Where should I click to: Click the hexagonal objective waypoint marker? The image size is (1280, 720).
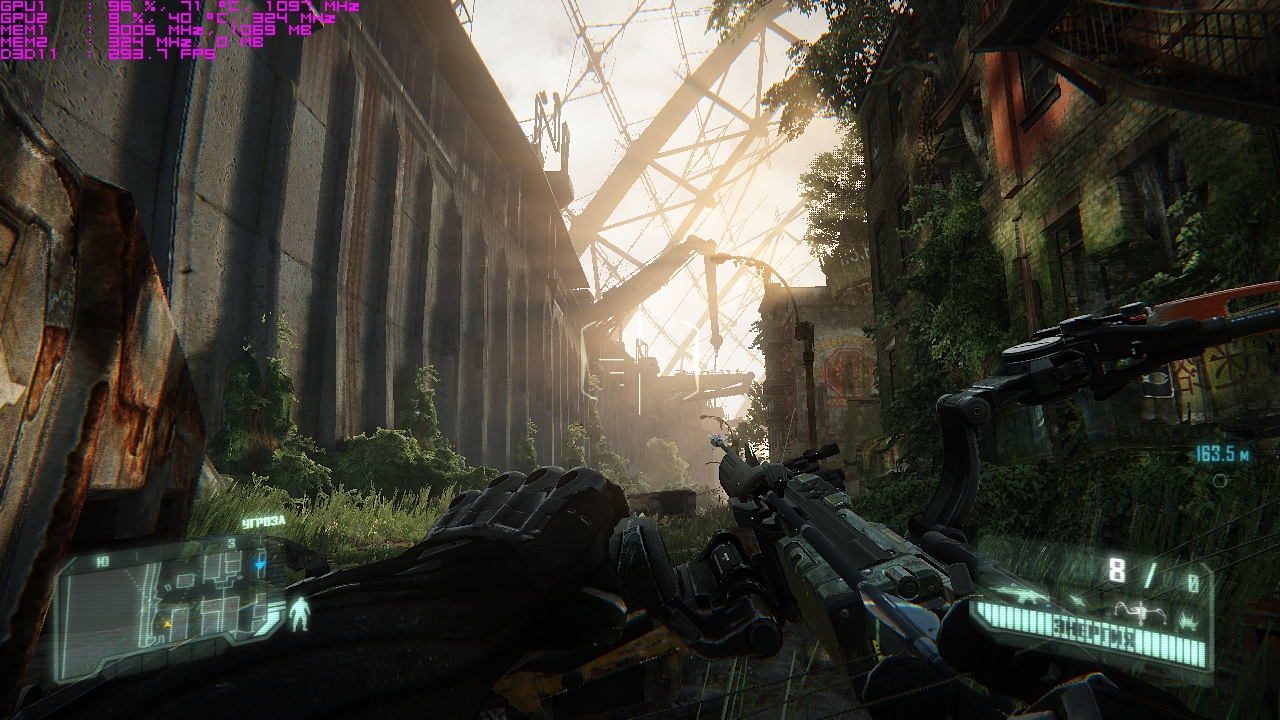point(1219,480)
